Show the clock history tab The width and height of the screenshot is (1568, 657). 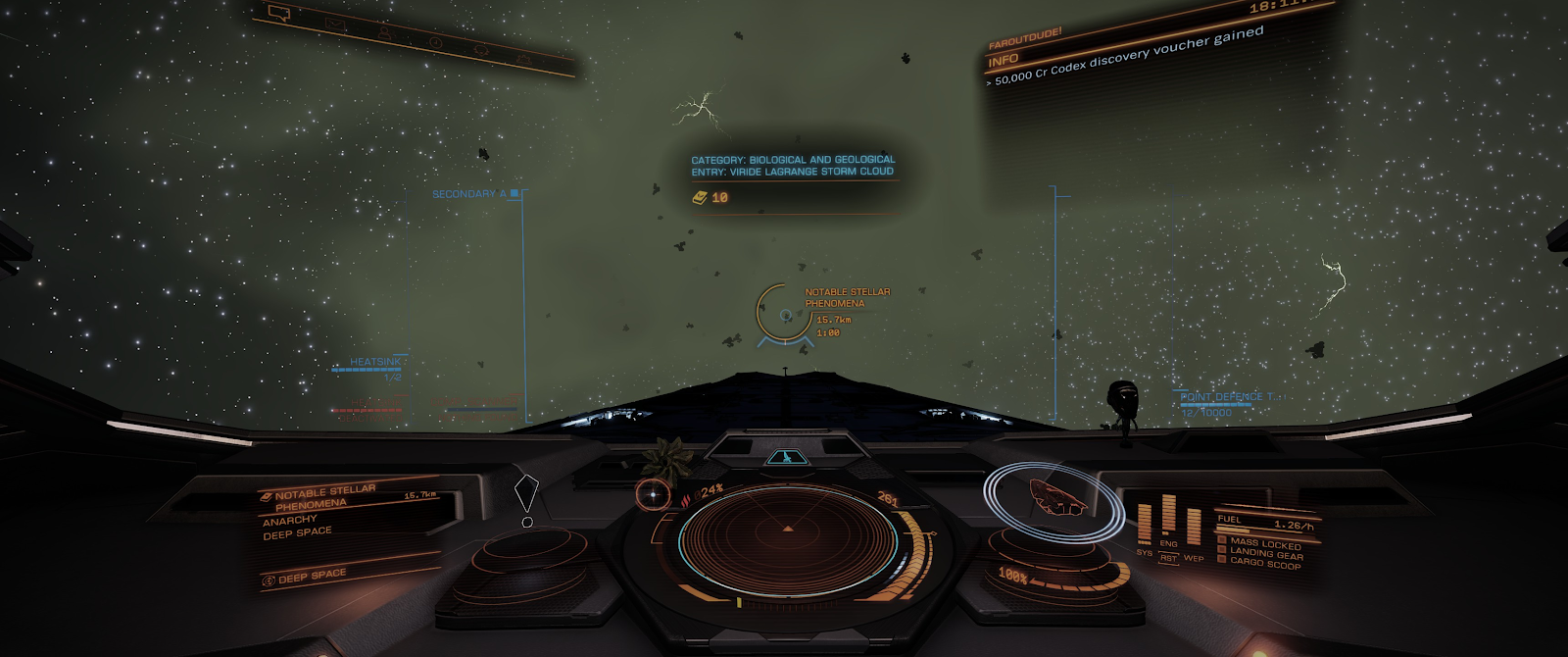[435, 42]
